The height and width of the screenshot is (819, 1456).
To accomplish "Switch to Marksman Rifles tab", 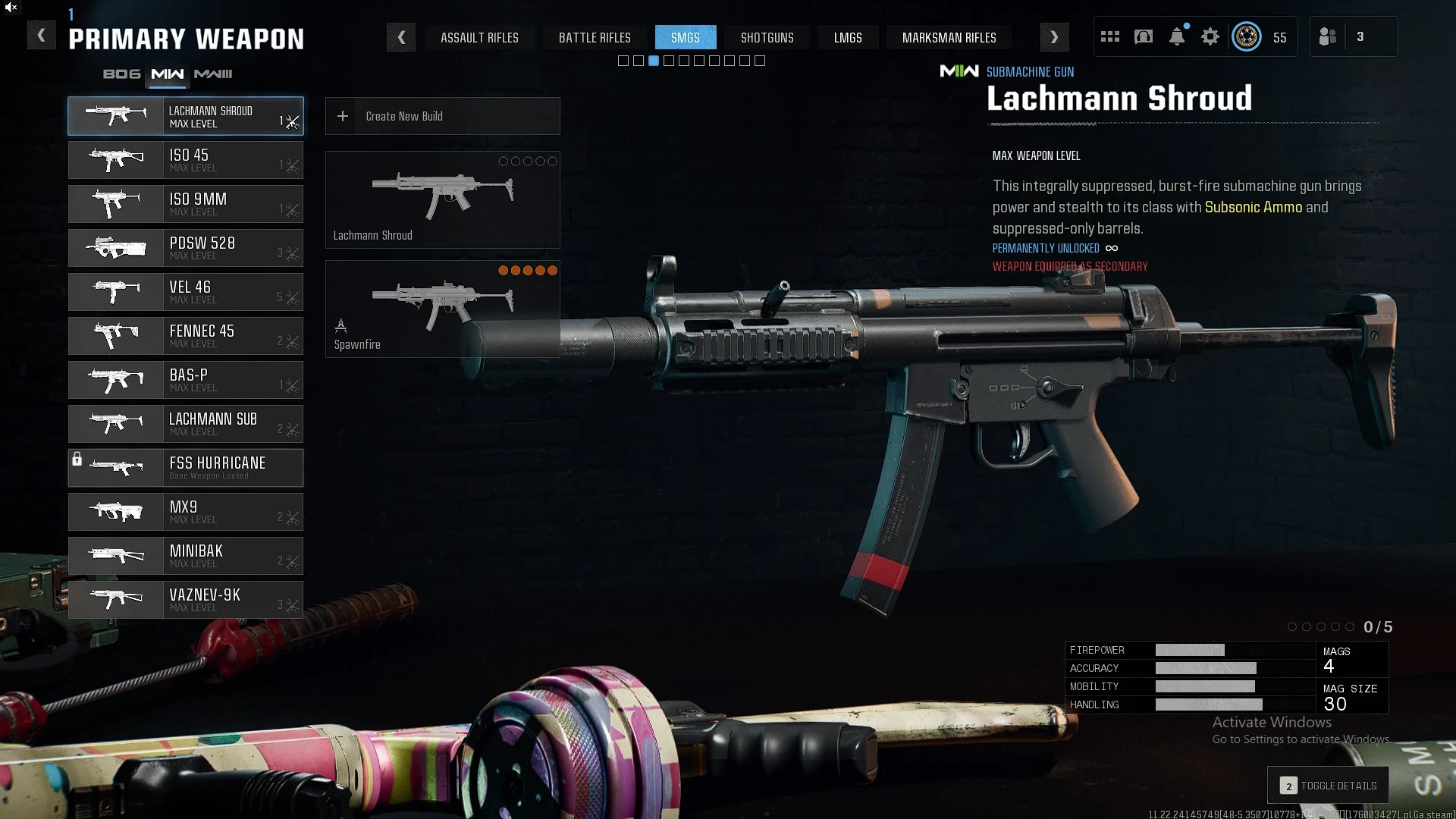I will [x=949, y=37].
